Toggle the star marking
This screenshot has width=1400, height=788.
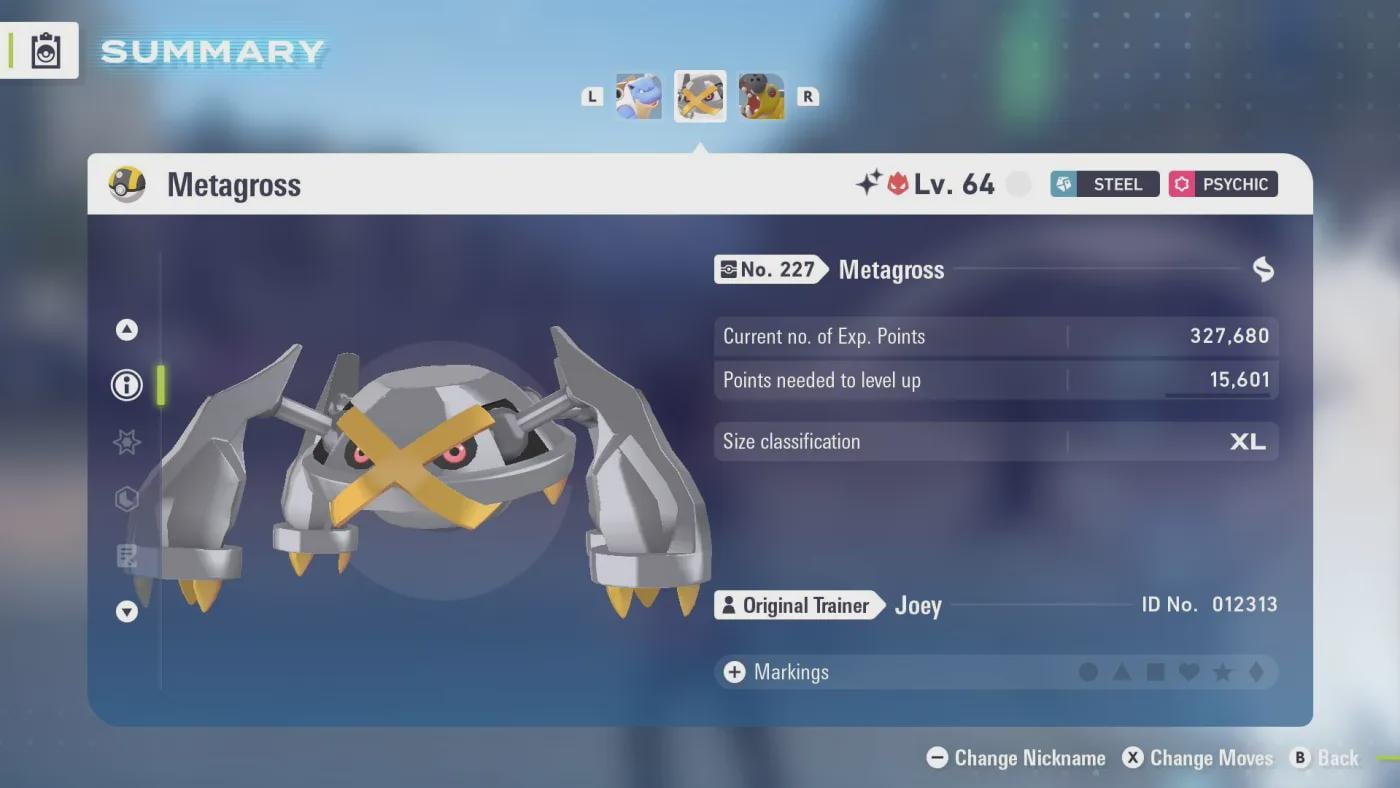[x=1222, y=672]
